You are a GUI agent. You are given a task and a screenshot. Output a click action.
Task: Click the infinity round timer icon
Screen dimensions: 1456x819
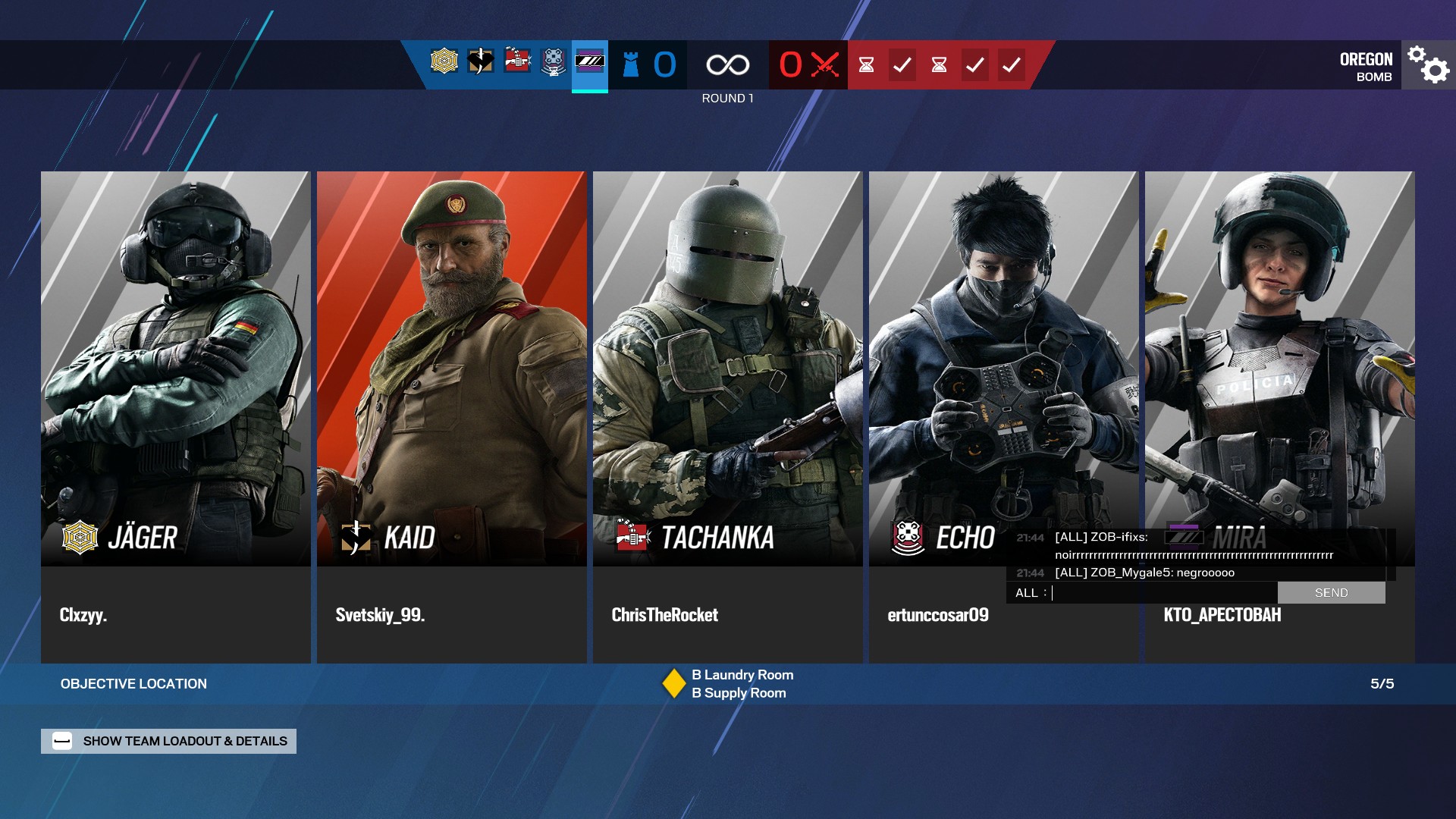tap(726, 64)
